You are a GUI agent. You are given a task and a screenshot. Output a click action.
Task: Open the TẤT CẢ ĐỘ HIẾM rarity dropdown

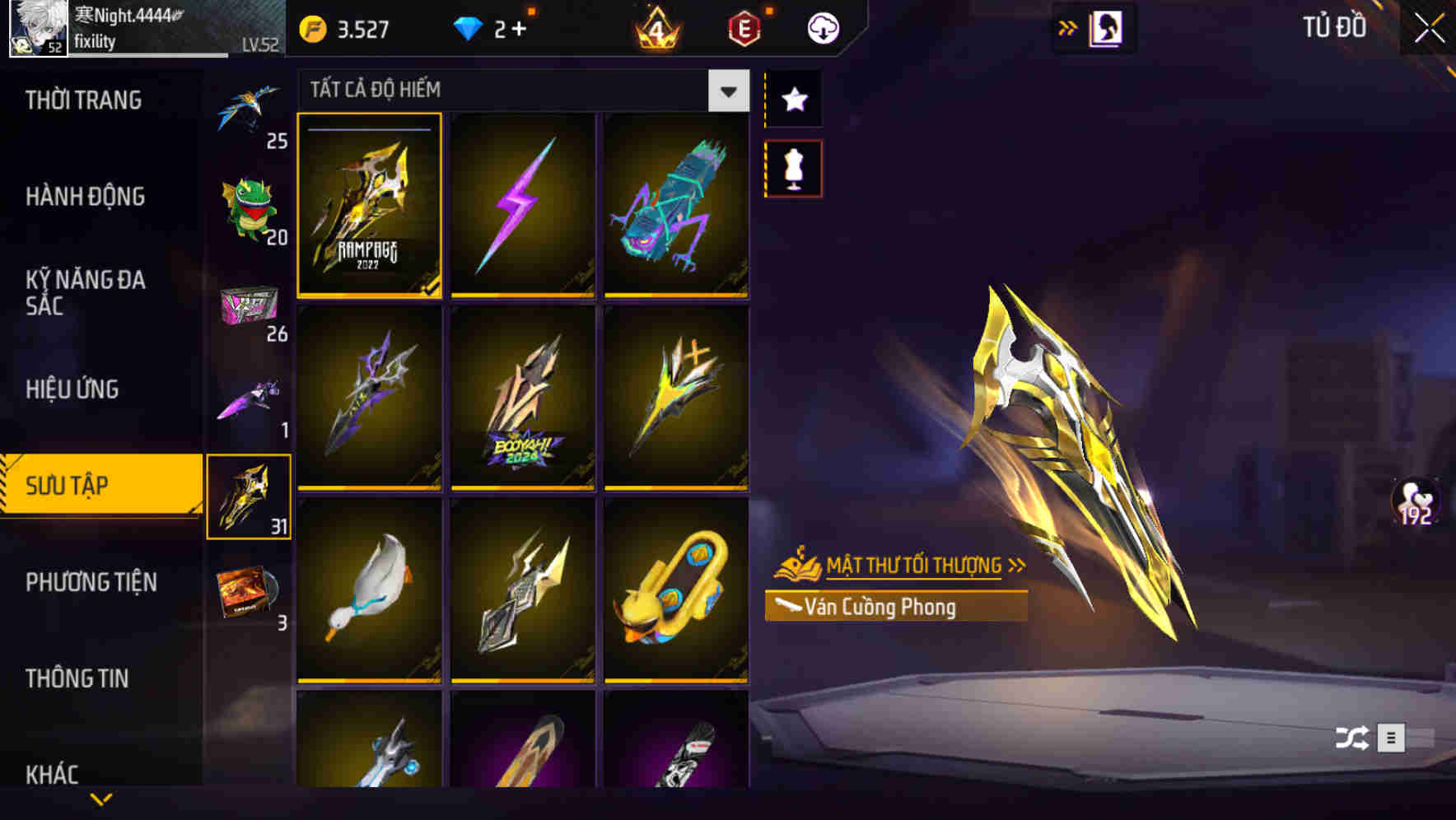726,91
